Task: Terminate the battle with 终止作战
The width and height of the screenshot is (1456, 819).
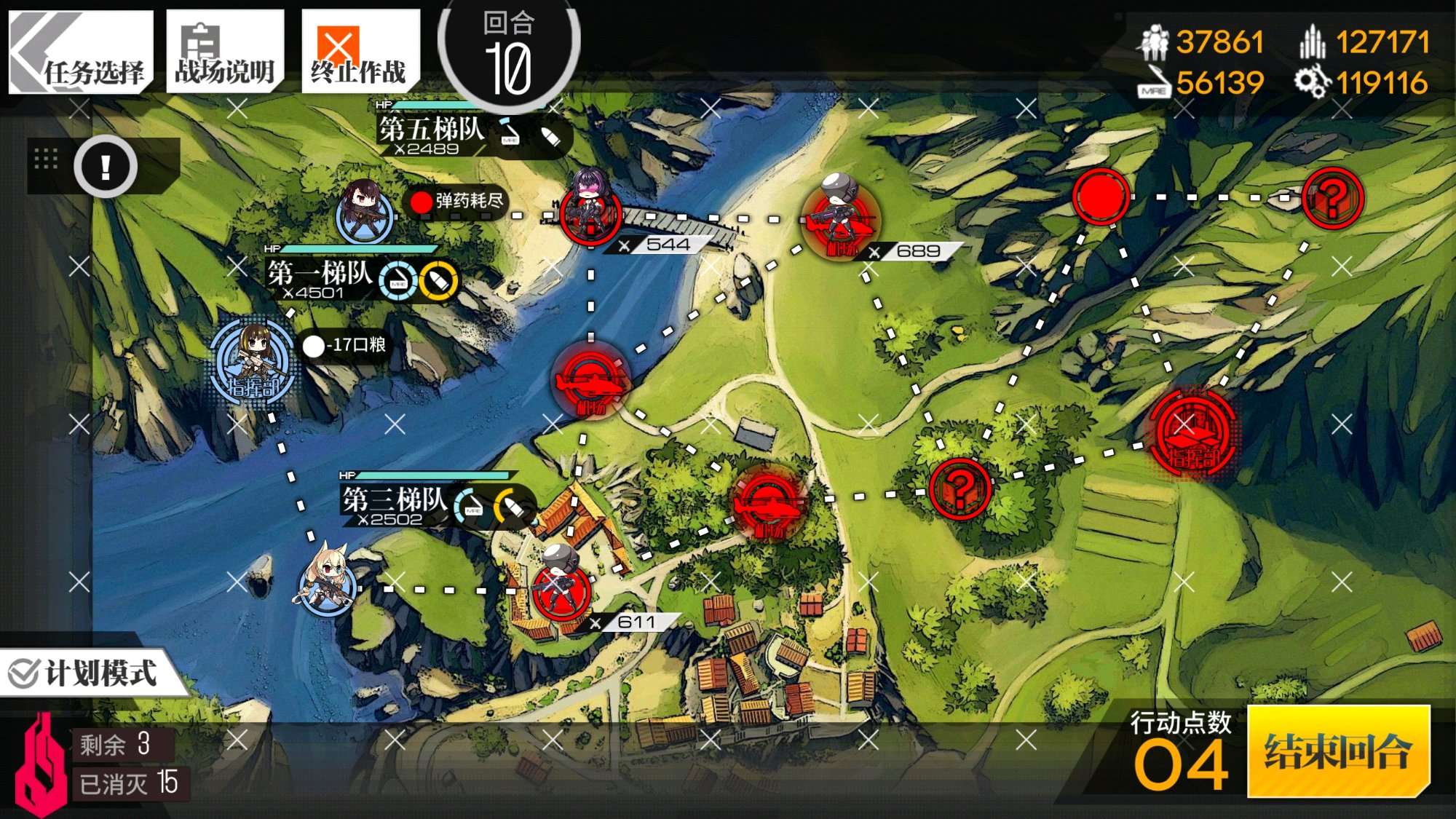Action: coord(360,52)
